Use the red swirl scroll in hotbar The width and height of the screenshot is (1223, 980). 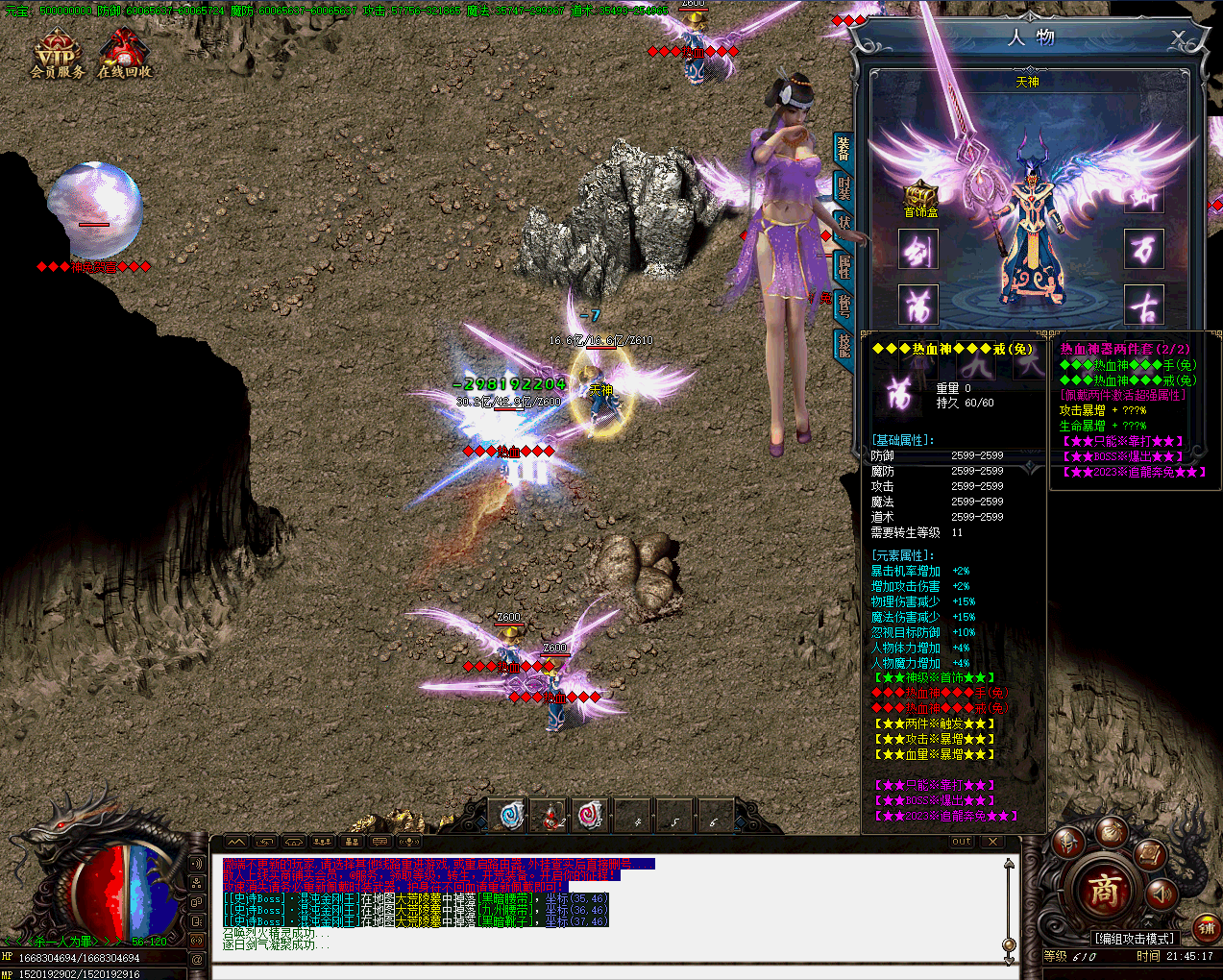[591, 816]
